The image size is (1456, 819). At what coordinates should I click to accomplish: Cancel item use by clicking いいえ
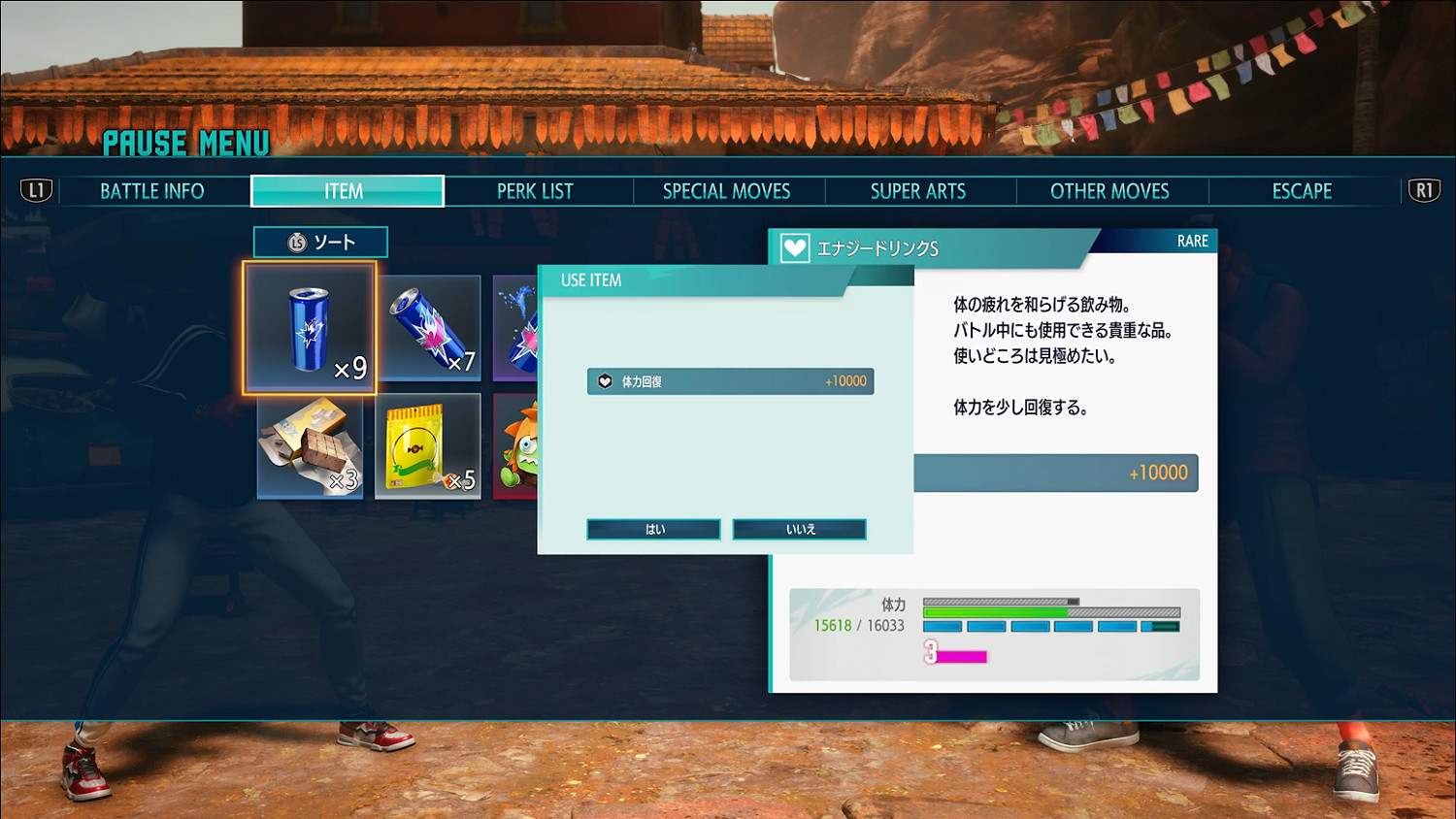[799, 528]
